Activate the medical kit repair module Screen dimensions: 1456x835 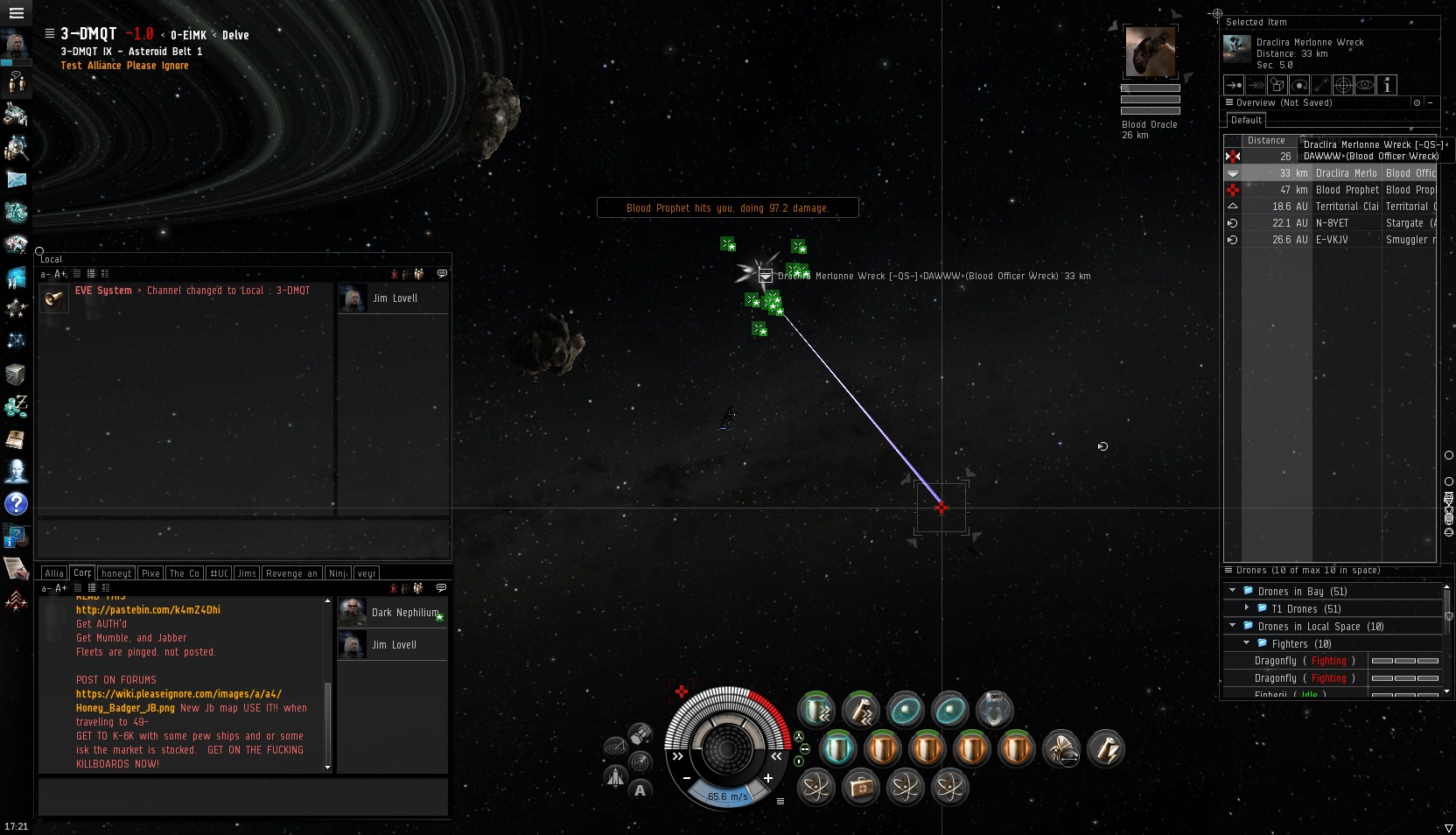[x=860, y=788]
